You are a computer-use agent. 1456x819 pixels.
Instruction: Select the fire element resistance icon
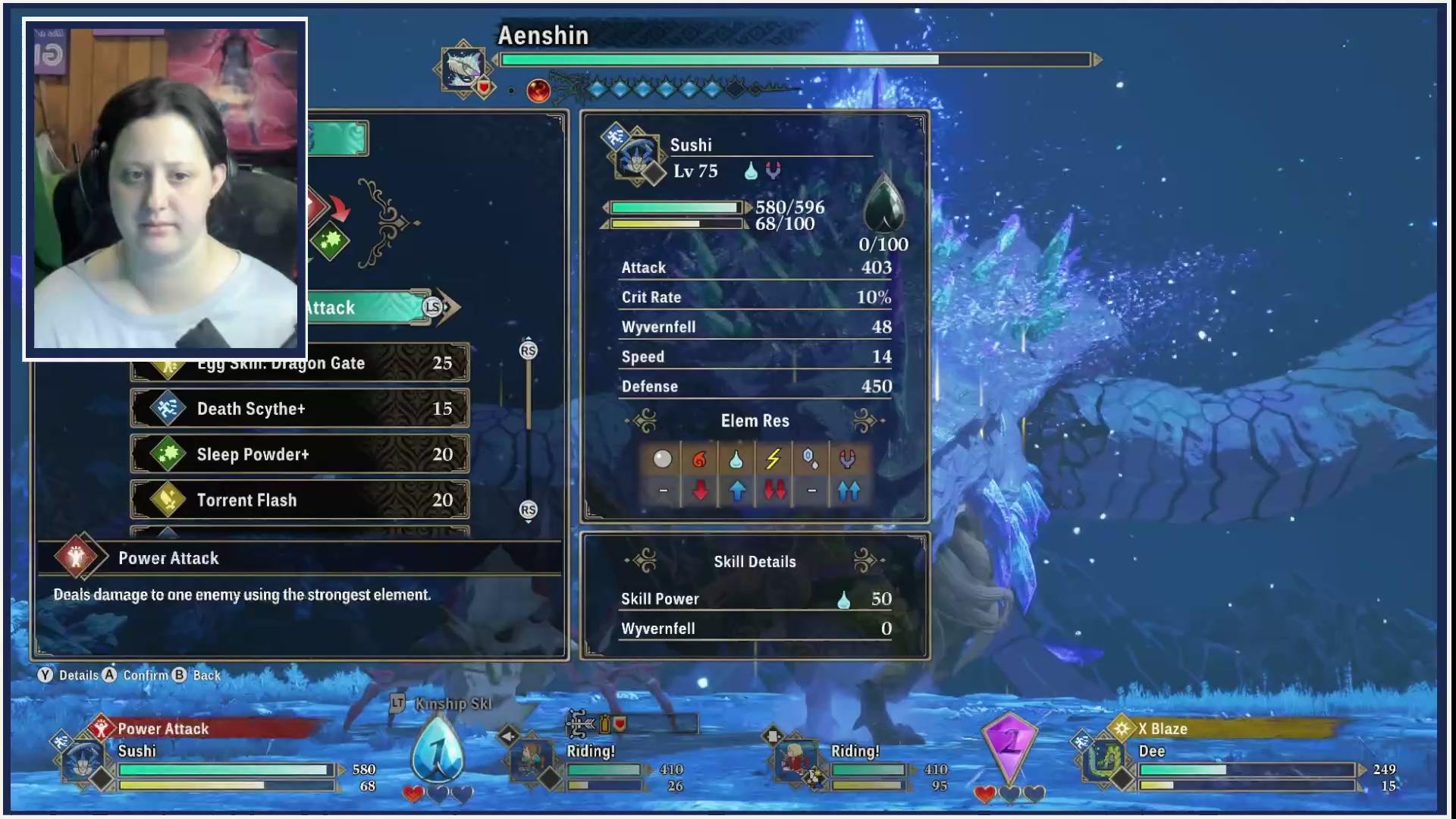[x=699, y=460]
